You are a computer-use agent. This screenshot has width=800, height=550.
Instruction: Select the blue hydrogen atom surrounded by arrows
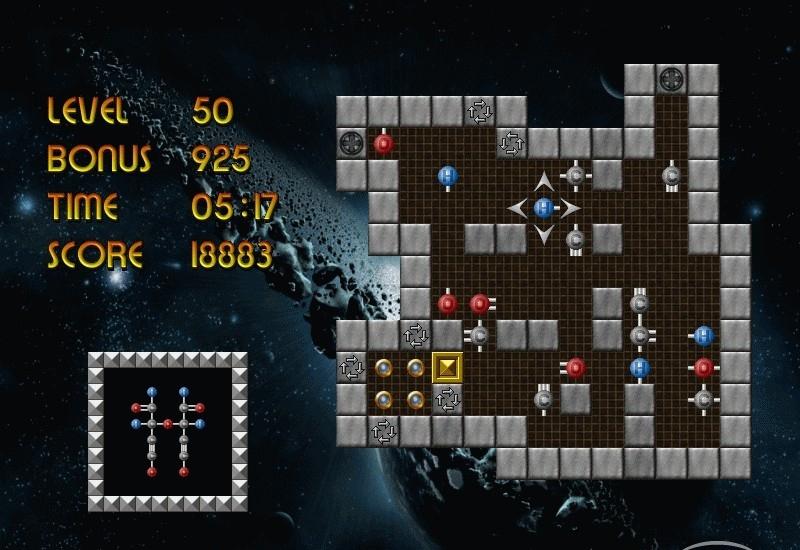click(x=543, y=208)
